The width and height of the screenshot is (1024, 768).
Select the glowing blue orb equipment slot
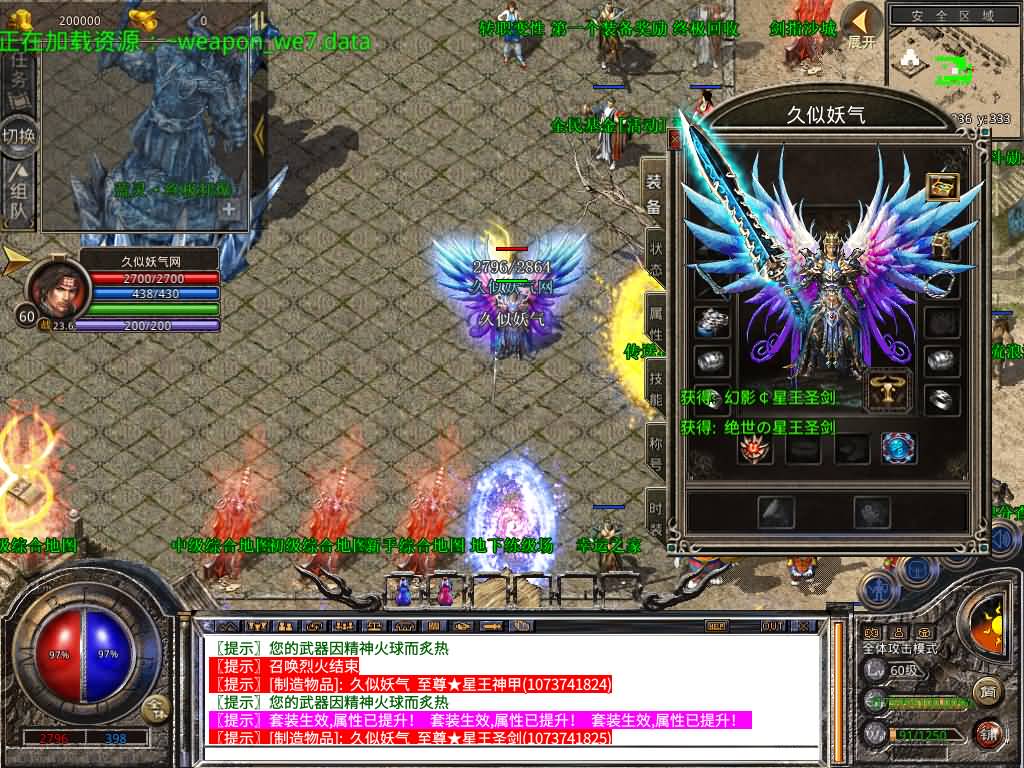pyautogui.click(x=898, y=448)
